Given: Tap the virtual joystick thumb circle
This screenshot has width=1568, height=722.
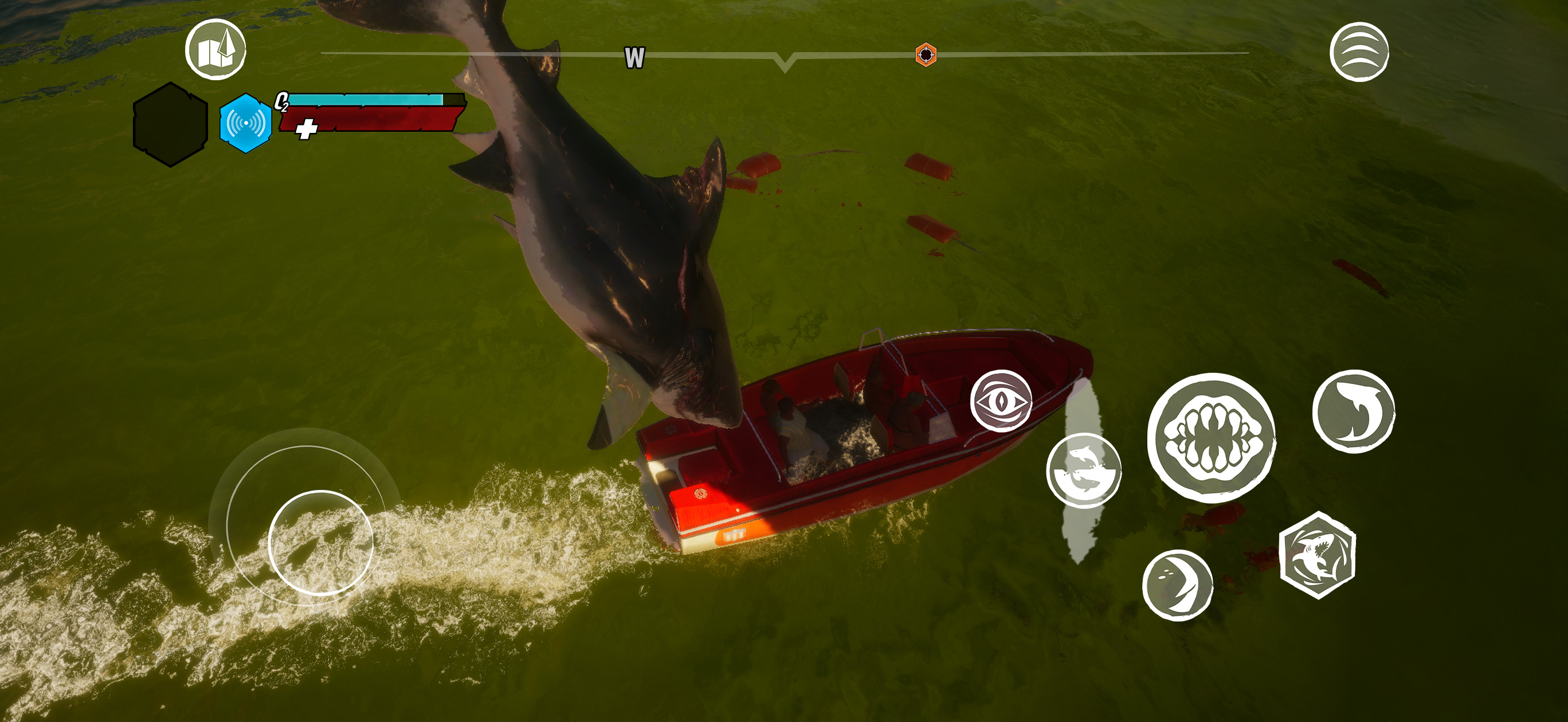Looking at the screenshot, I should point(321,542).
